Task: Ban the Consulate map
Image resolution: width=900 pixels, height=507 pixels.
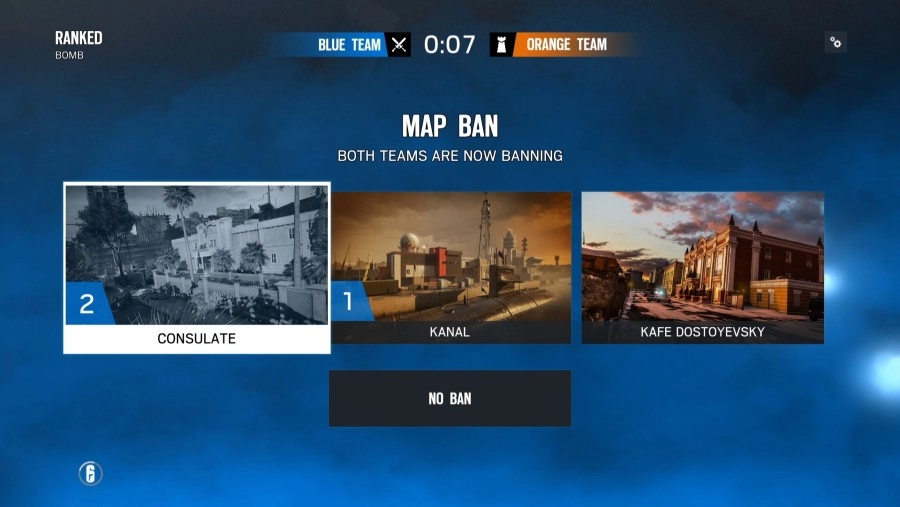Action: (197, 267)
